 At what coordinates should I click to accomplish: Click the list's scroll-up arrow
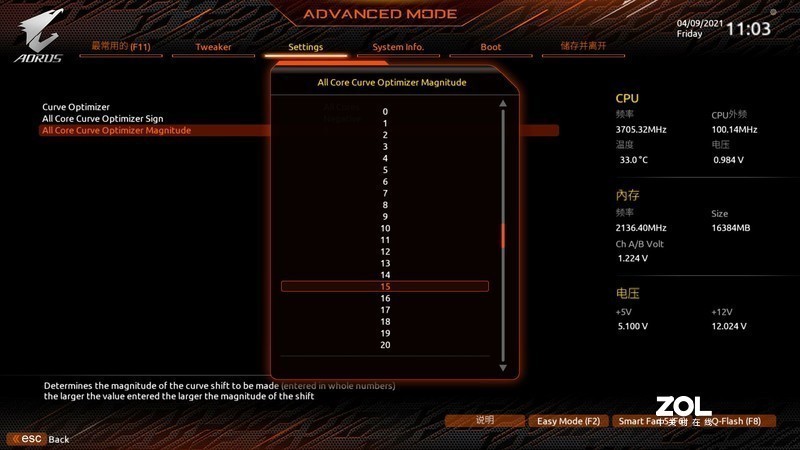(x=504, y=104)
